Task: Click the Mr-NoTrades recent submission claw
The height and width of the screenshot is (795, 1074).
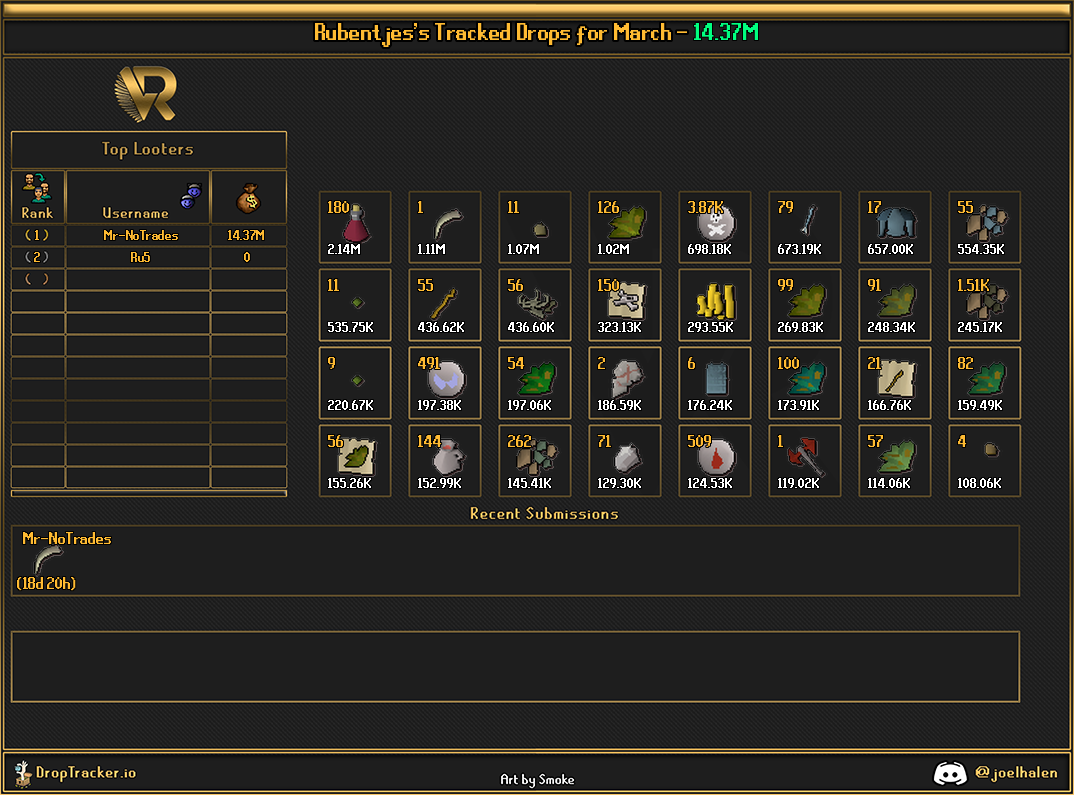Action: click(x=46, y=560)
